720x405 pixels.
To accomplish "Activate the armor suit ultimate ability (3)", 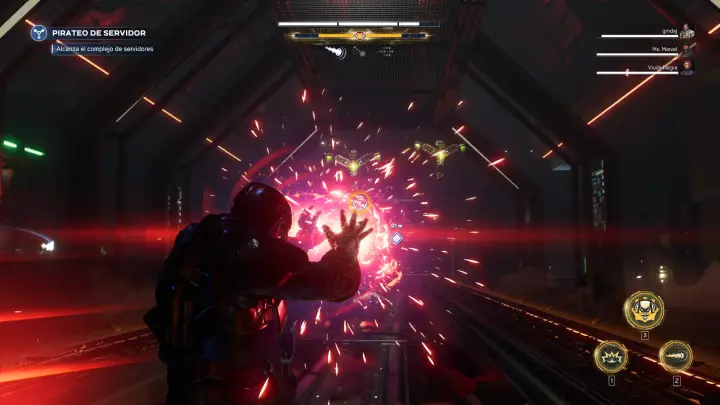I will (x=644, y=310).
